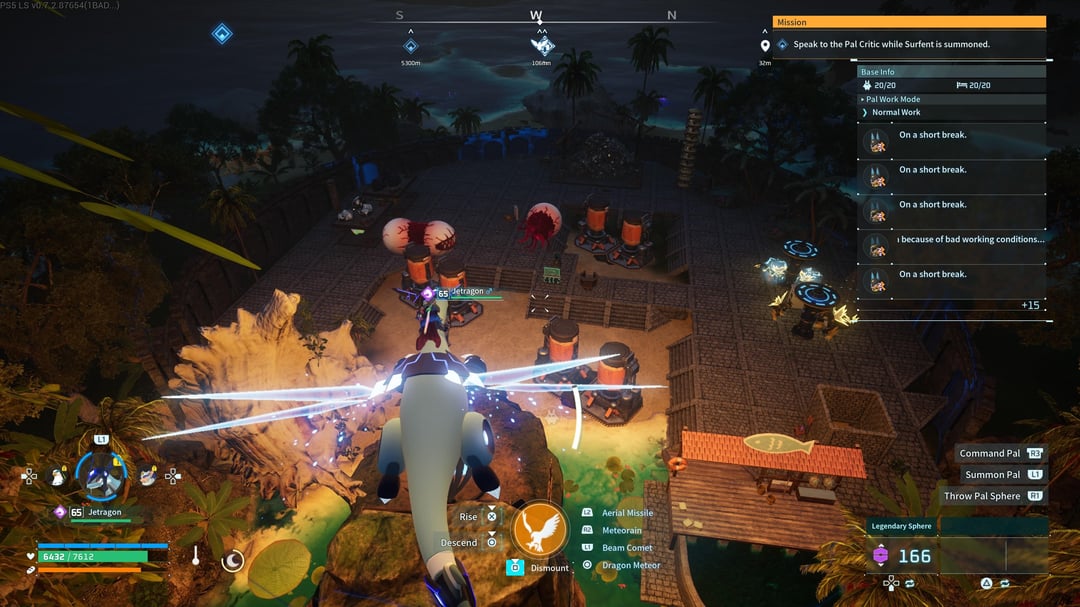Click the crescent moon night indicator
Viewport: 1080px width, 607px height.
click(232, 561)
